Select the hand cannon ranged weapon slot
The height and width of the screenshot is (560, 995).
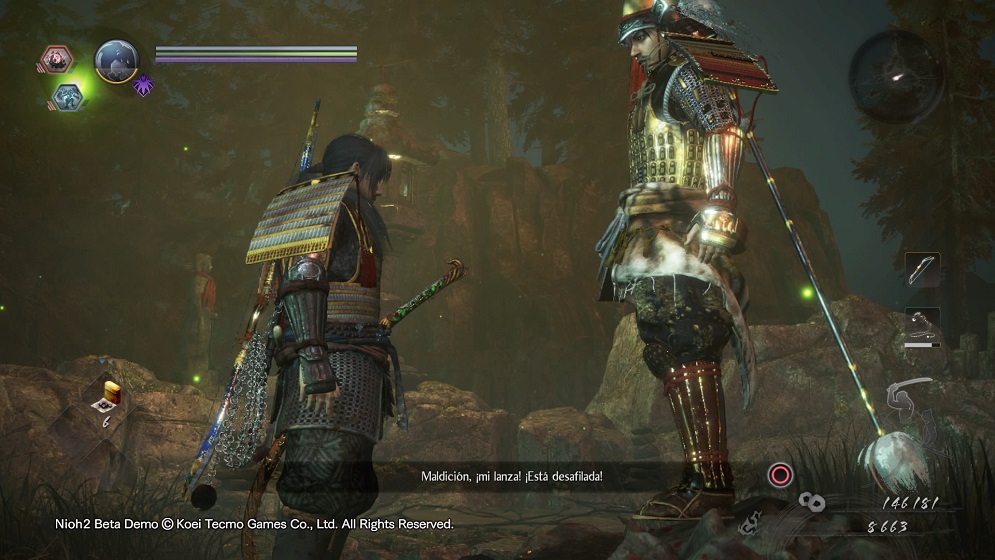tap(922, 326)
